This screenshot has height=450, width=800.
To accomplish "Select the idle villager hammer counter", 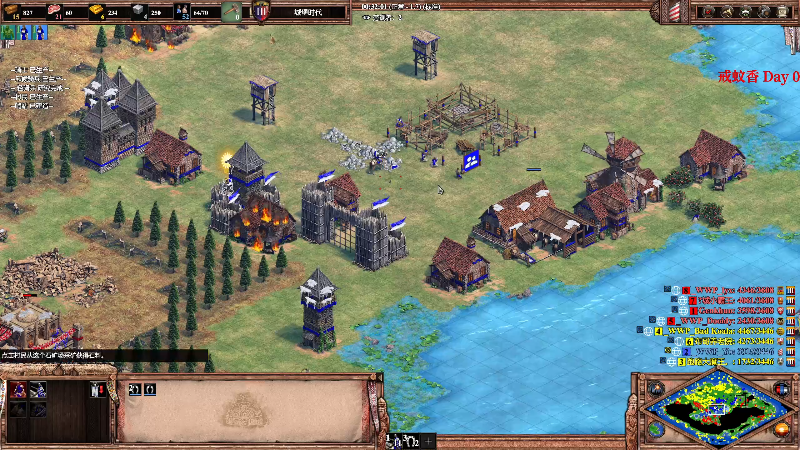I will 230,12.
